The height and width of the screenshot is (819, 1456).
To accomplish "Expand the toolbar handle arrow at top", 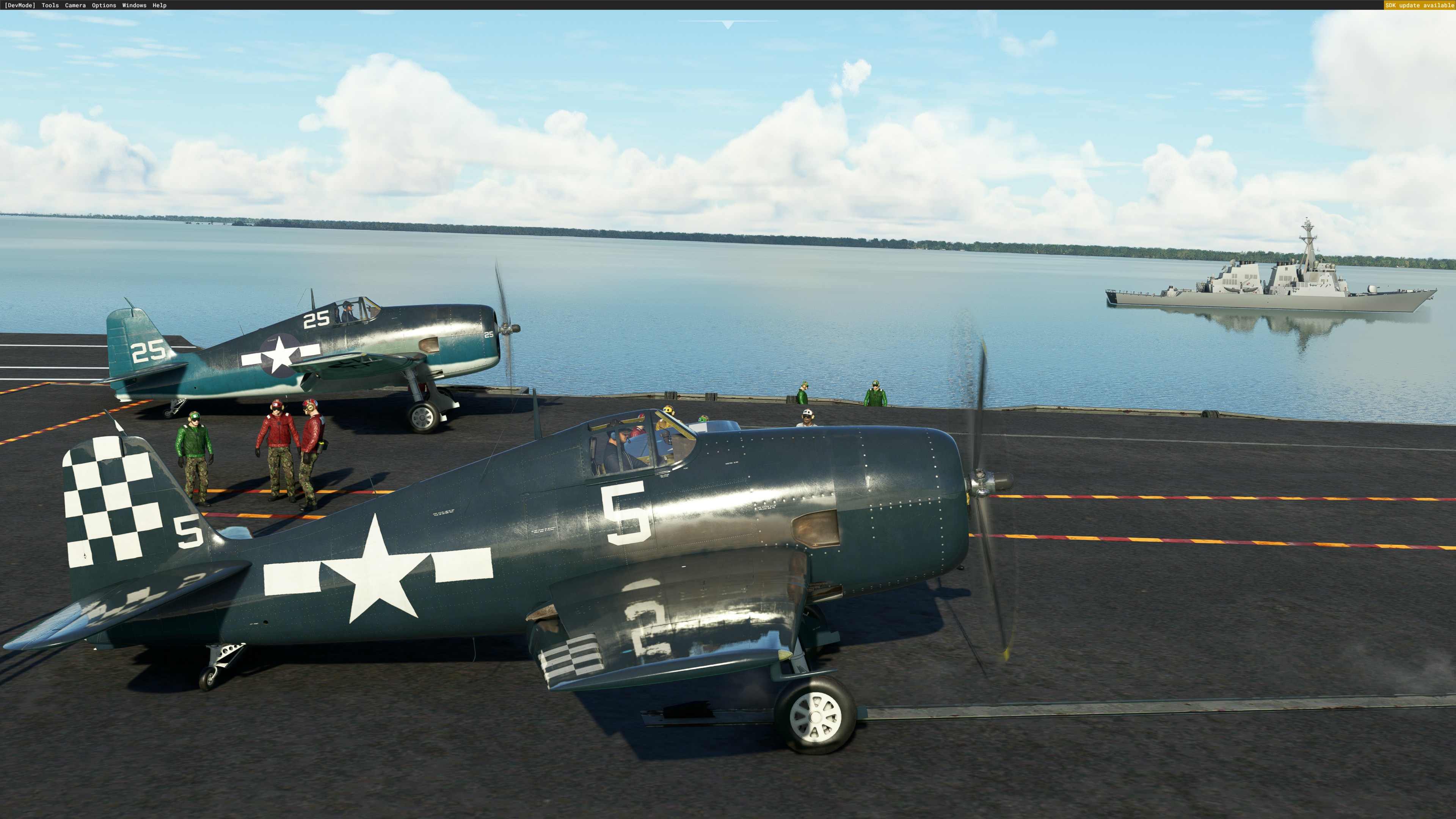I will click(x=728, y=25).
